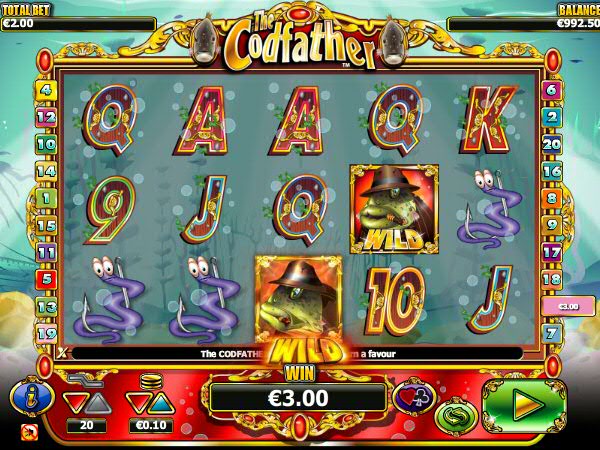Image resolution: width=600 pixels, height=450 pixels.
Task: Lower the coin value
Action: point(138,403)
